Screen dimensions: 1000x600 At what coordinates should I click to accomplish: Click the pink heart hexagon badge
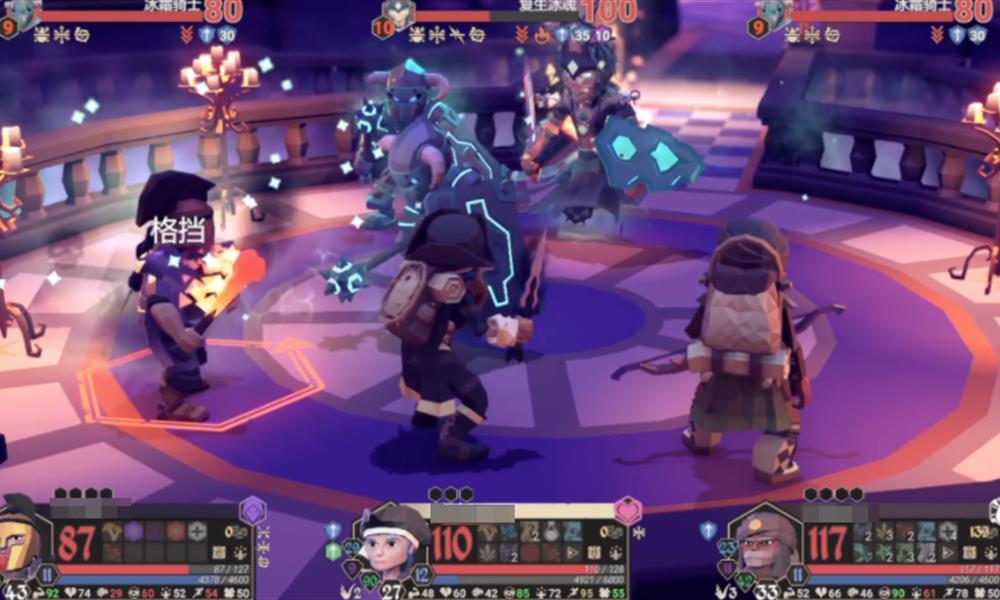pos(627,511)
